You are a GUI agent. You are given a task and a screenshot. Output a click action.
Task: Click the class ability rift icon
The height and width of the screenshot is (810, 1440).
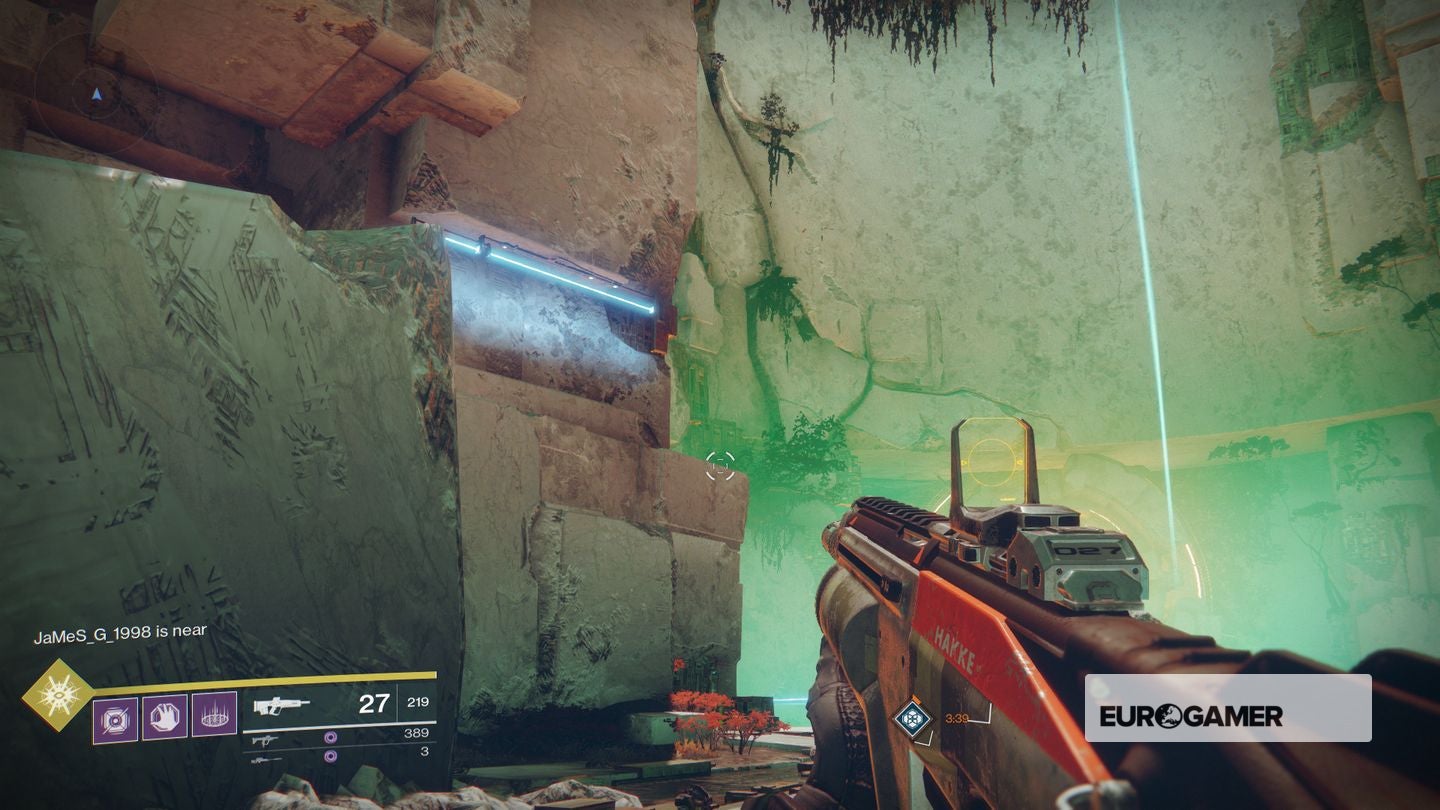(x=213, y=716)
